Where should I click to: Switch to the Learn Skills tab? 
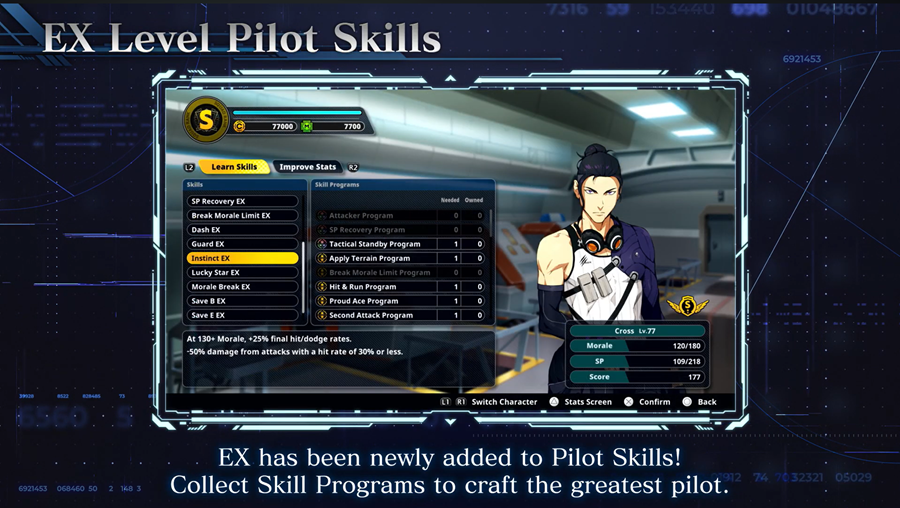pos(234,167)
